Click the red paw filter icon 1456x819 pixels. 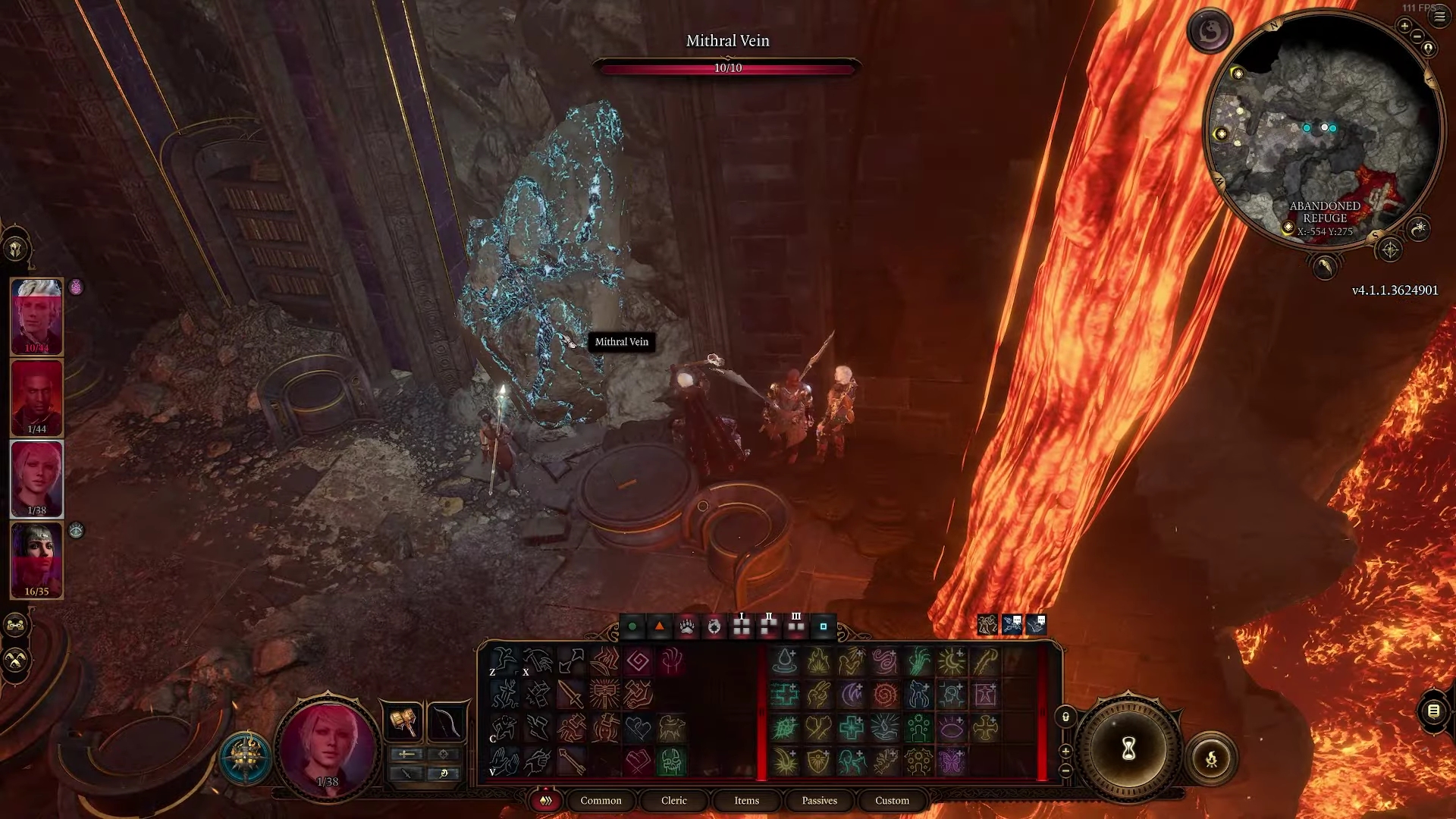pyautogui.click(x=686, y=626)
